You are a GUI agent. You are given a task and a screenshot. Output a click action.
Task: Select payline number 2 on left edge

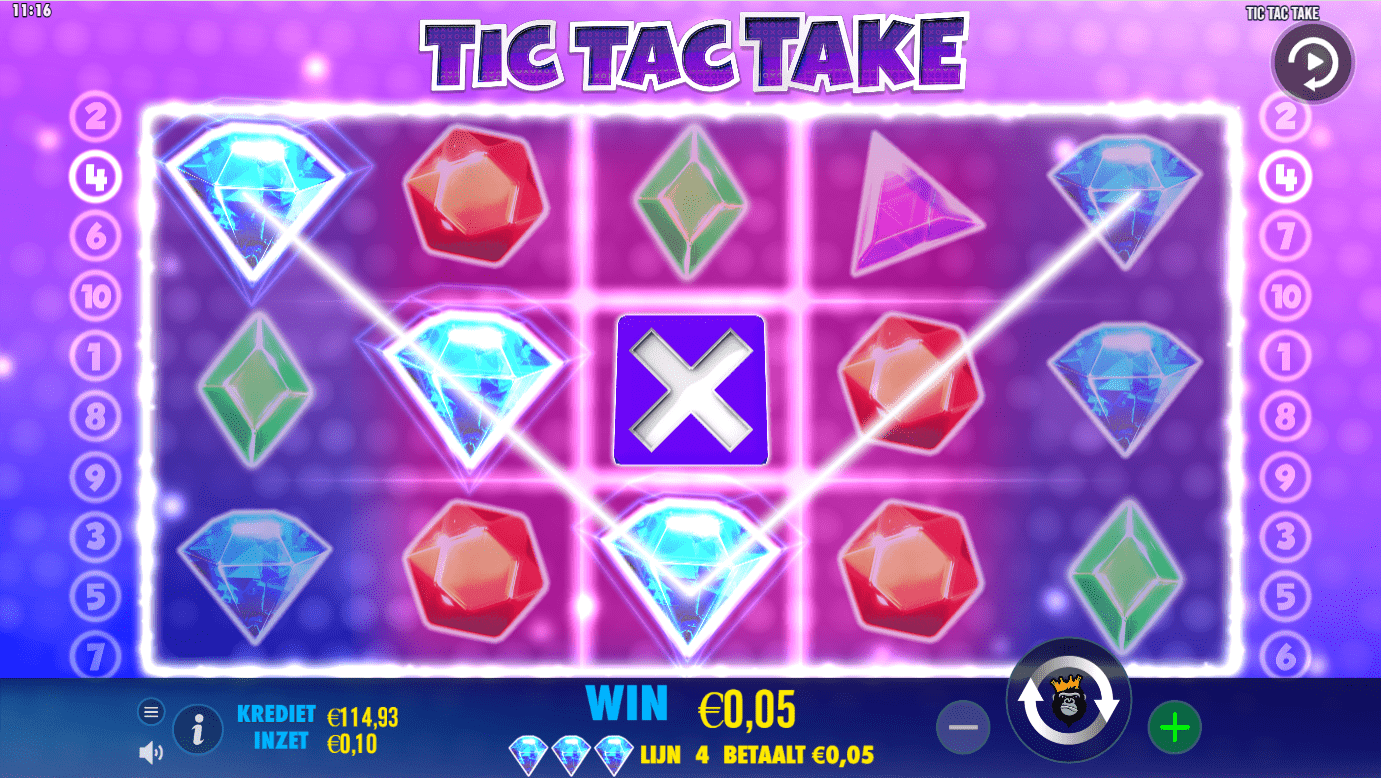point(96,118)
